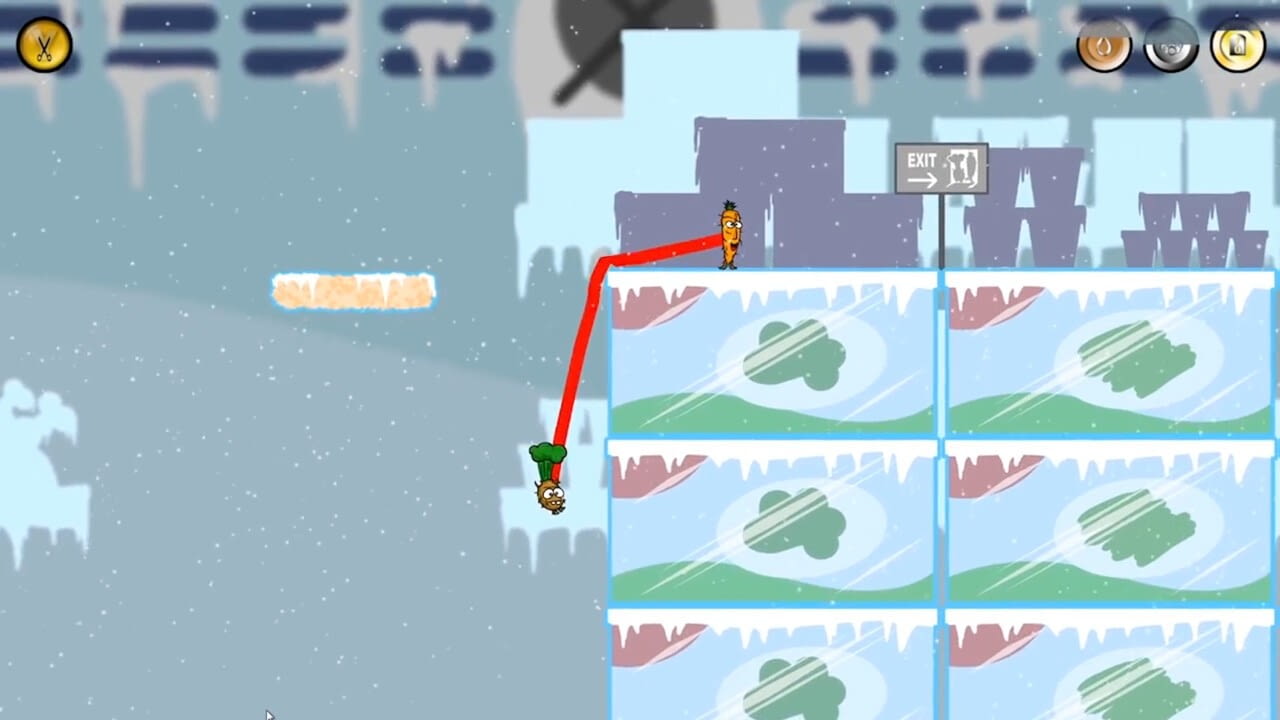Activate the gold medal icon
This screenshot has height=720, width=1280.
pos(1237,45)
